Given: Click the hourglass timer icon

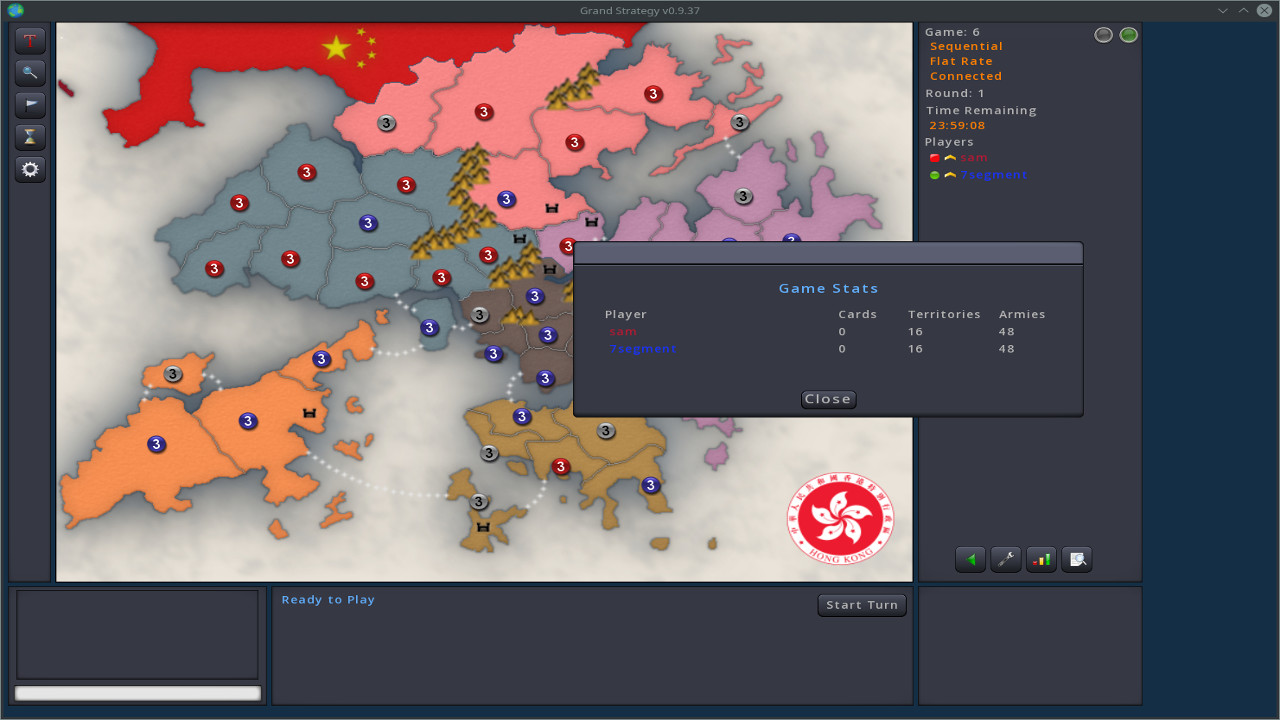Looking at the screenshot, I should (x=30, y=137).
